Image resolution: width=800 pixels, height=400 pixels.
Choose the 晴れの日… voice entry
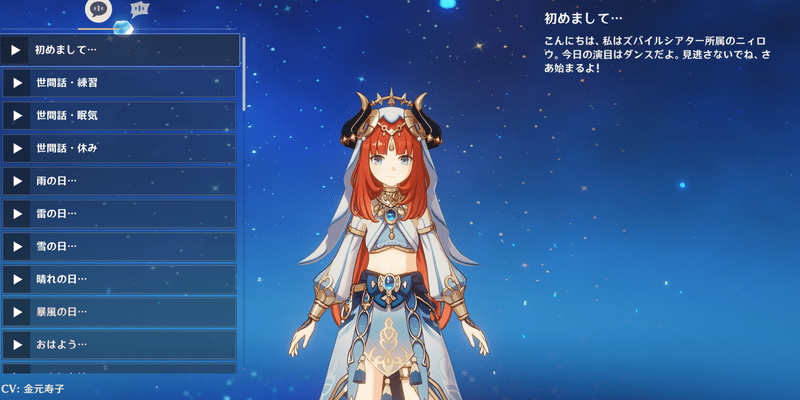coord(120,279)
